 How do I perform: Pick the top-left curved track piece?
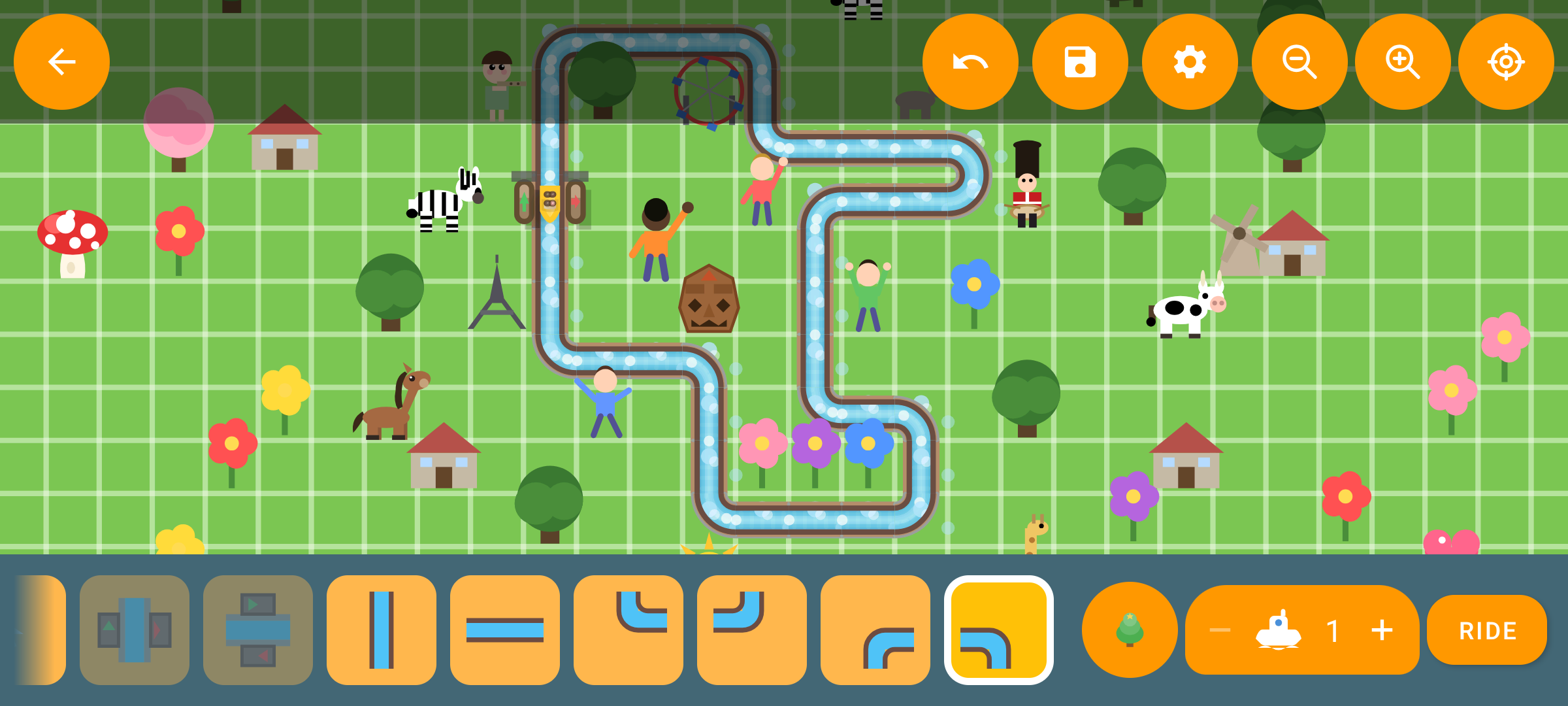pos(629,630)
